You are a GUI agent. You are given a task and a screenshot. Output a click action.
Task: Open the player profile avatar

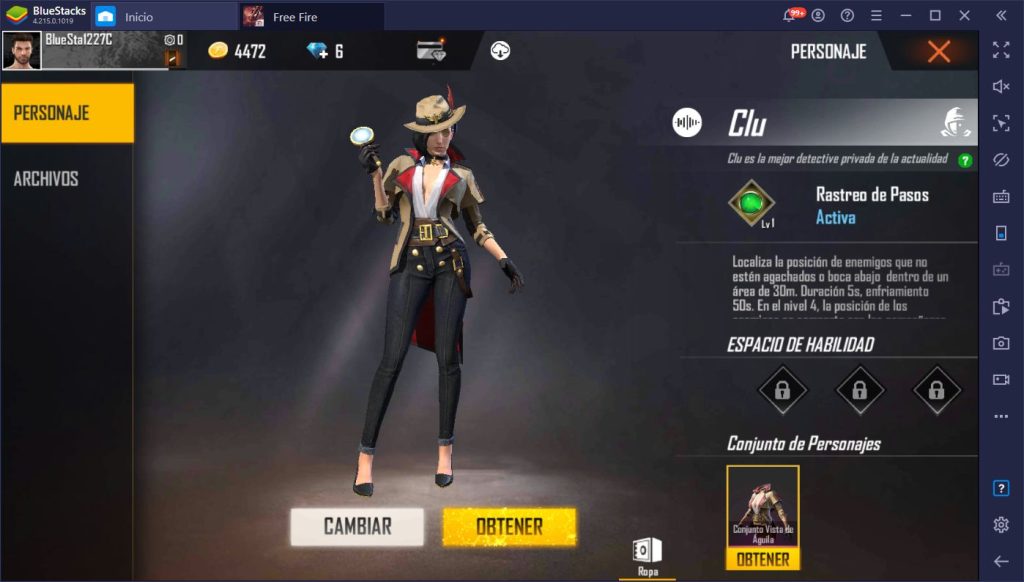22,51
